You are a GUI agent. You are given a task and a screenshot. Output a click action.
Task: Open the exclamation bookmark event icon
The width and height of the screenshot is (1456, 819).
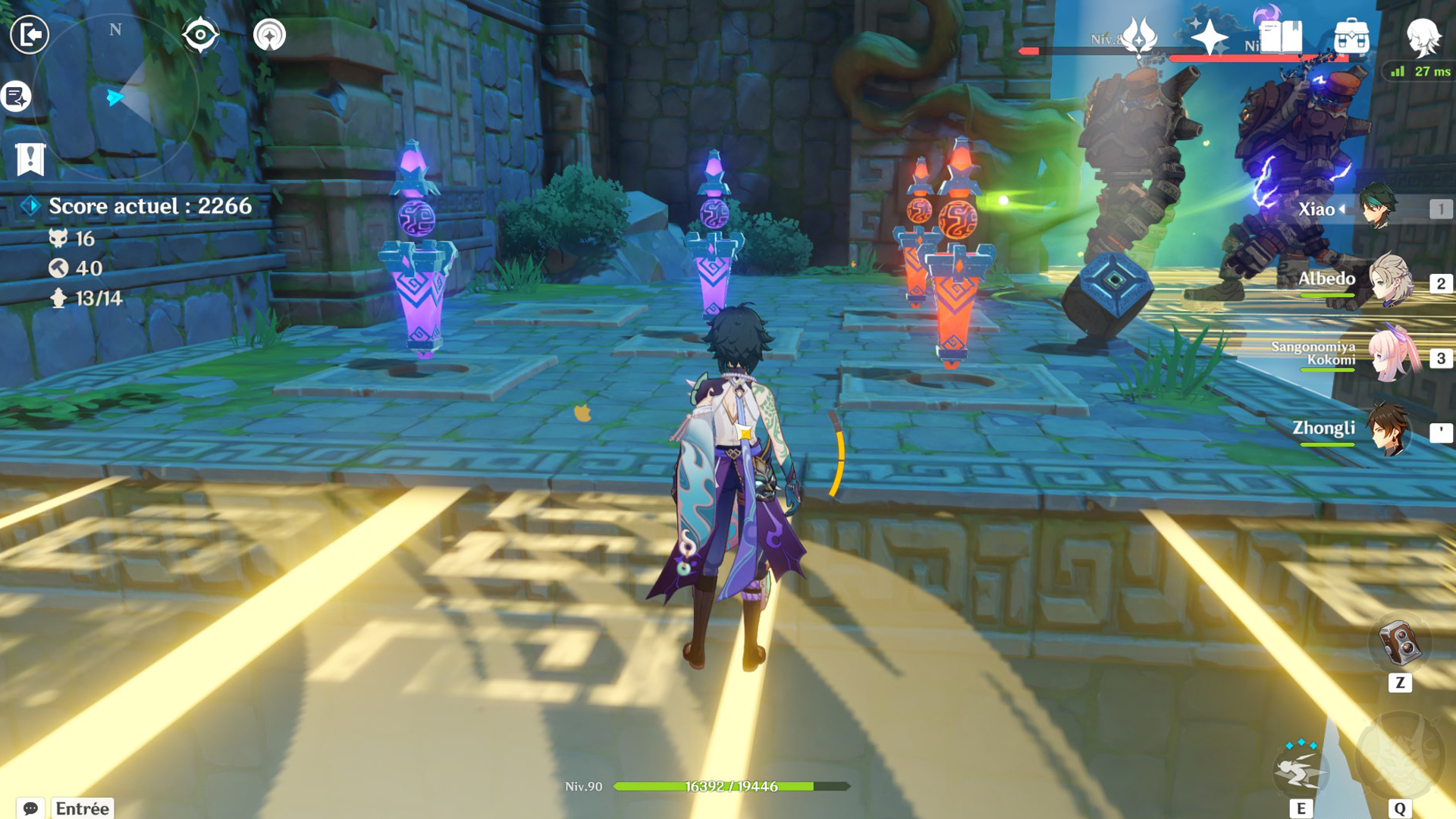coord(30,158)
